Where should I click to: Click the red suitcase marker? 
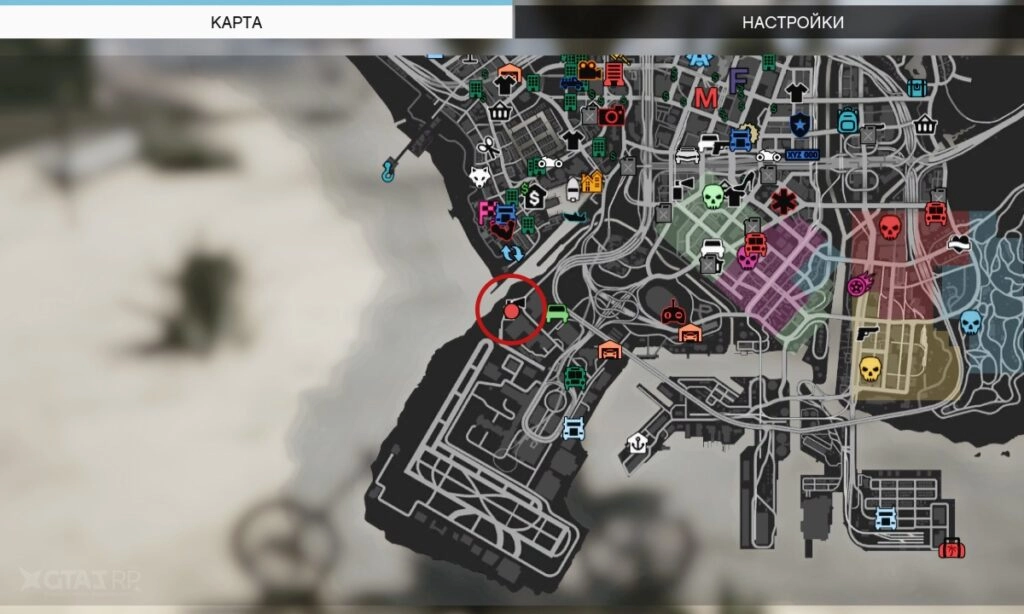(951, 548)
